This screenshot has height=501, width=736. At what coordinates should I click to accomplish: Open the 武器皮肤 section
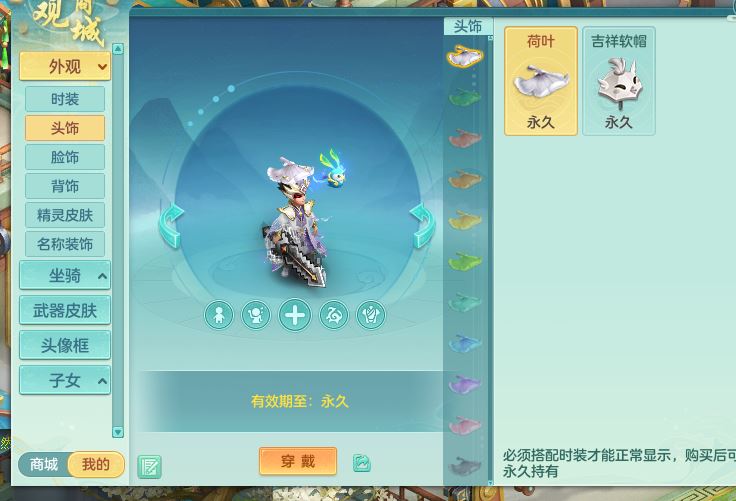click(x=65, y=311)
